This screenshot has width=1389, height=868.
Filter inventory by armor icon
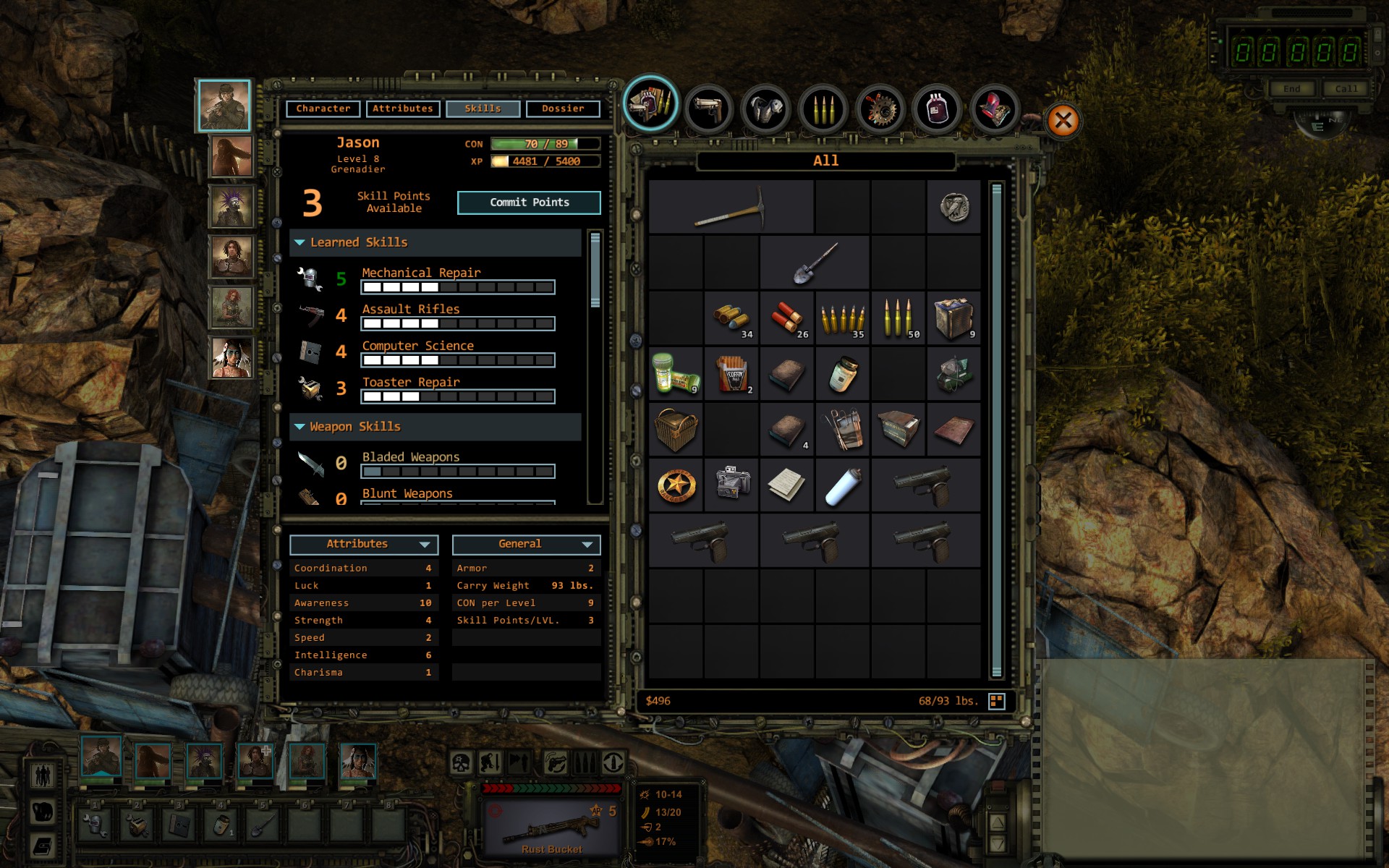click(765, 109)
